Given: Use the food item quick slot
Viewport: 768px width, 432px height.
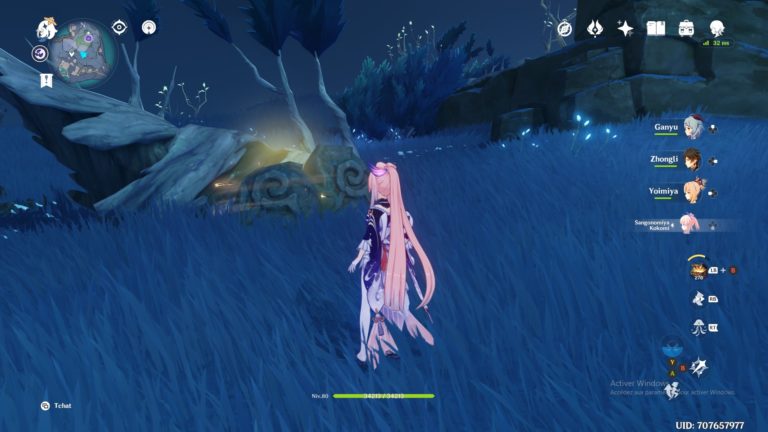Looking at the screenshot, I should click(x=697, y=269).
